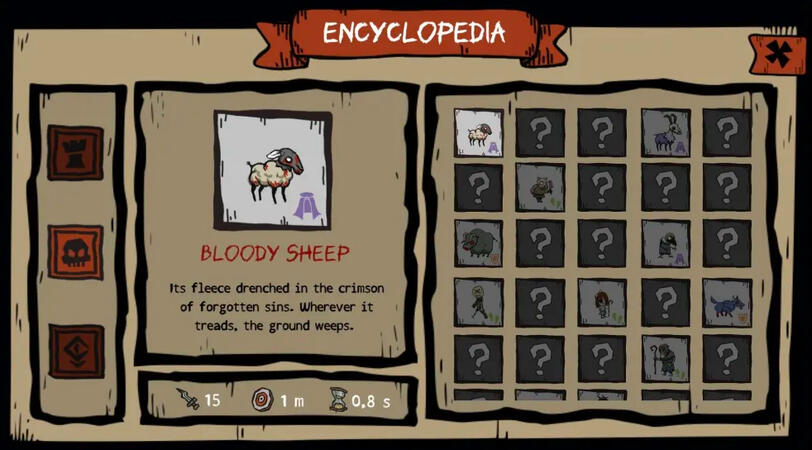Screen dimensions: 812x450
Task: Select the Bloody Sheep entry in grid
Action: (x=479, y=133)
